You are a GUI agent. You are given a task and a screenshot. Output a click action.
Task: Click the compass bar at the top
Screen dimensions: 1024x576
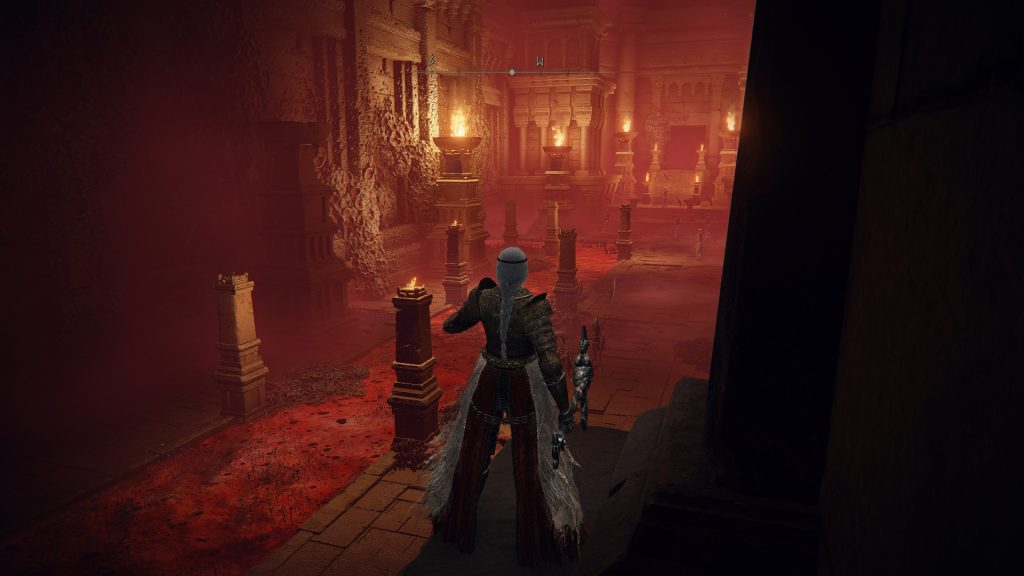pyautogui.click(x=512, y=72)
